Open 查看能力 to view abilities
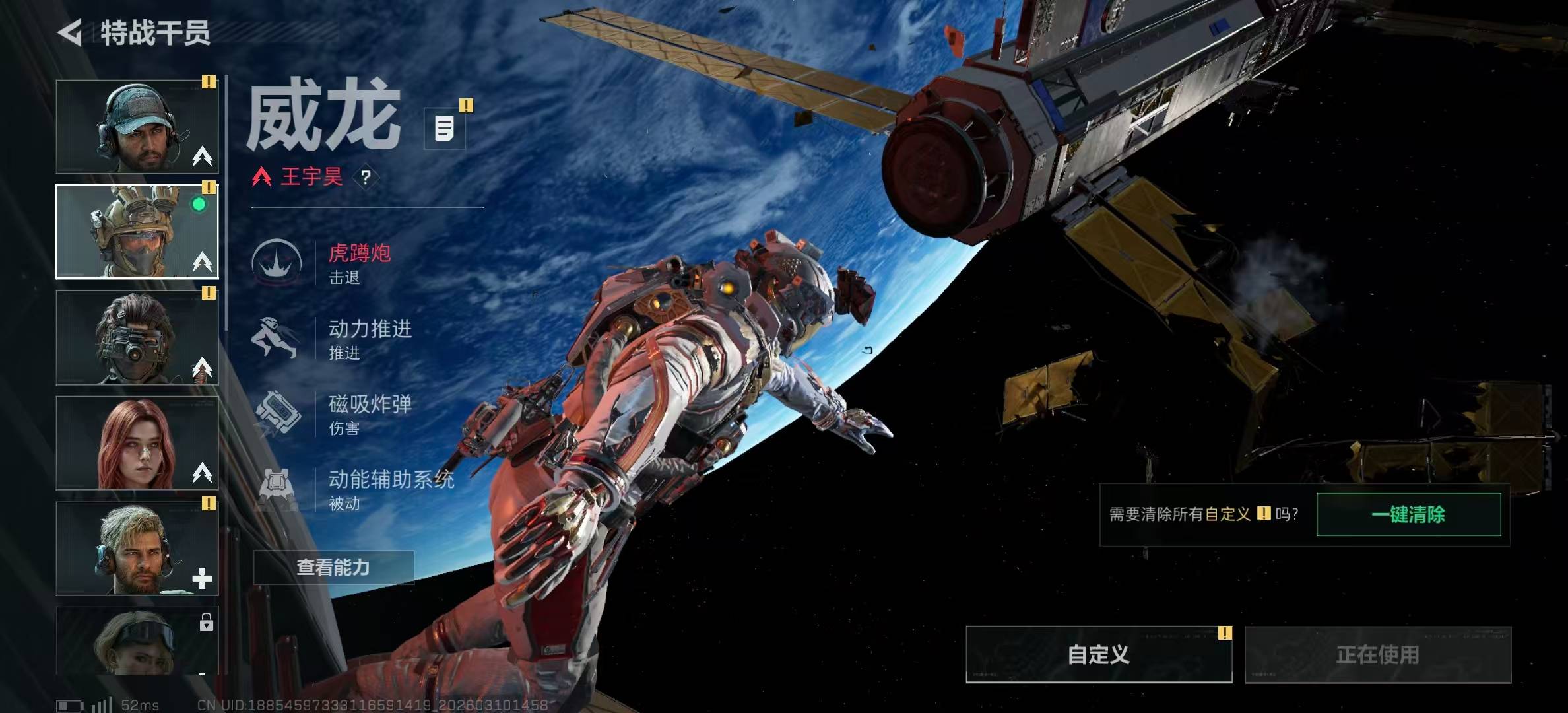Image resolution: width=1568 pixels, height=713 pixels. [x=333, y=567]
